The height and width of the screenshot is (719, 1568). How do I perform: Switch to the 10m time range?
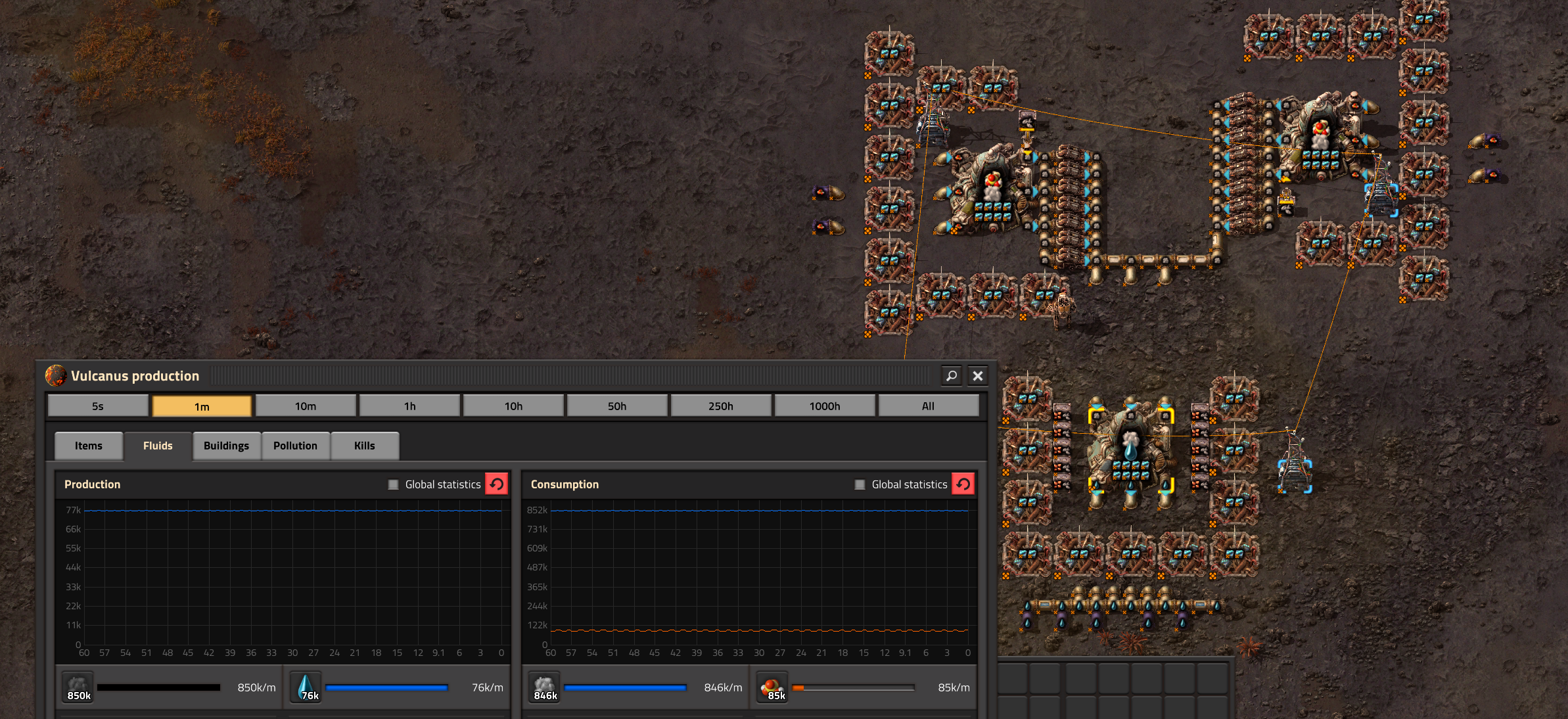click(306, 406)
